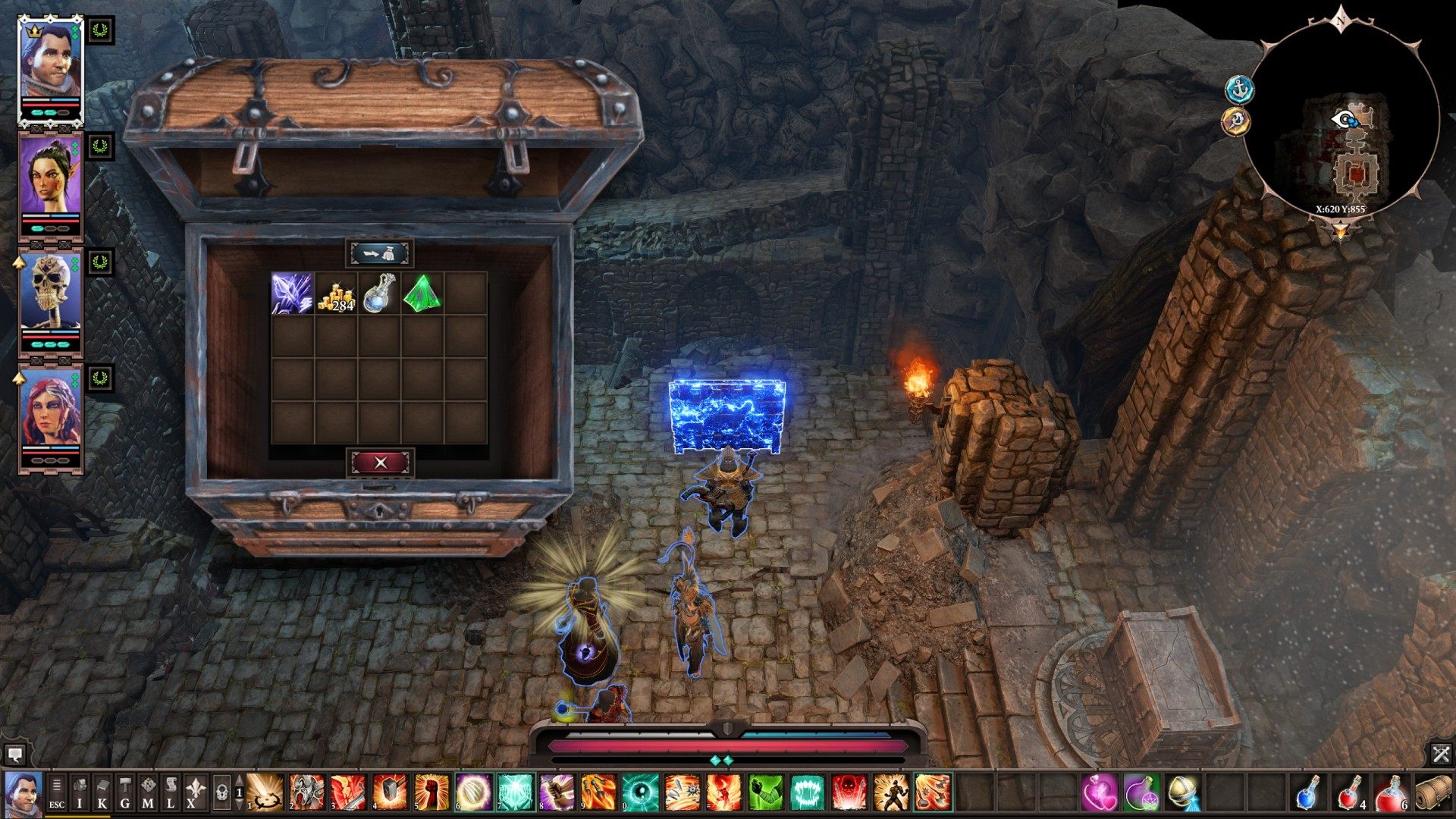Loot the green pyramid gem
This screenshot has width=1456, height=819.
(x=422, y=293)
